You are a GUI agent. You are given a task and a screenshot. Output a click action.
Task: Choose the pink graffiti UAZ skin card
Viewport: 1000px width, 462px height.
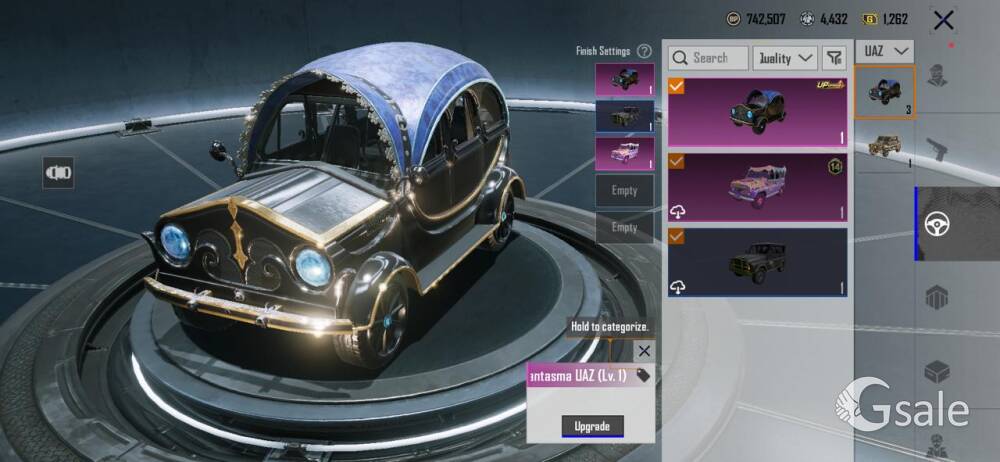pyautogui.click(x=757, y=187)
